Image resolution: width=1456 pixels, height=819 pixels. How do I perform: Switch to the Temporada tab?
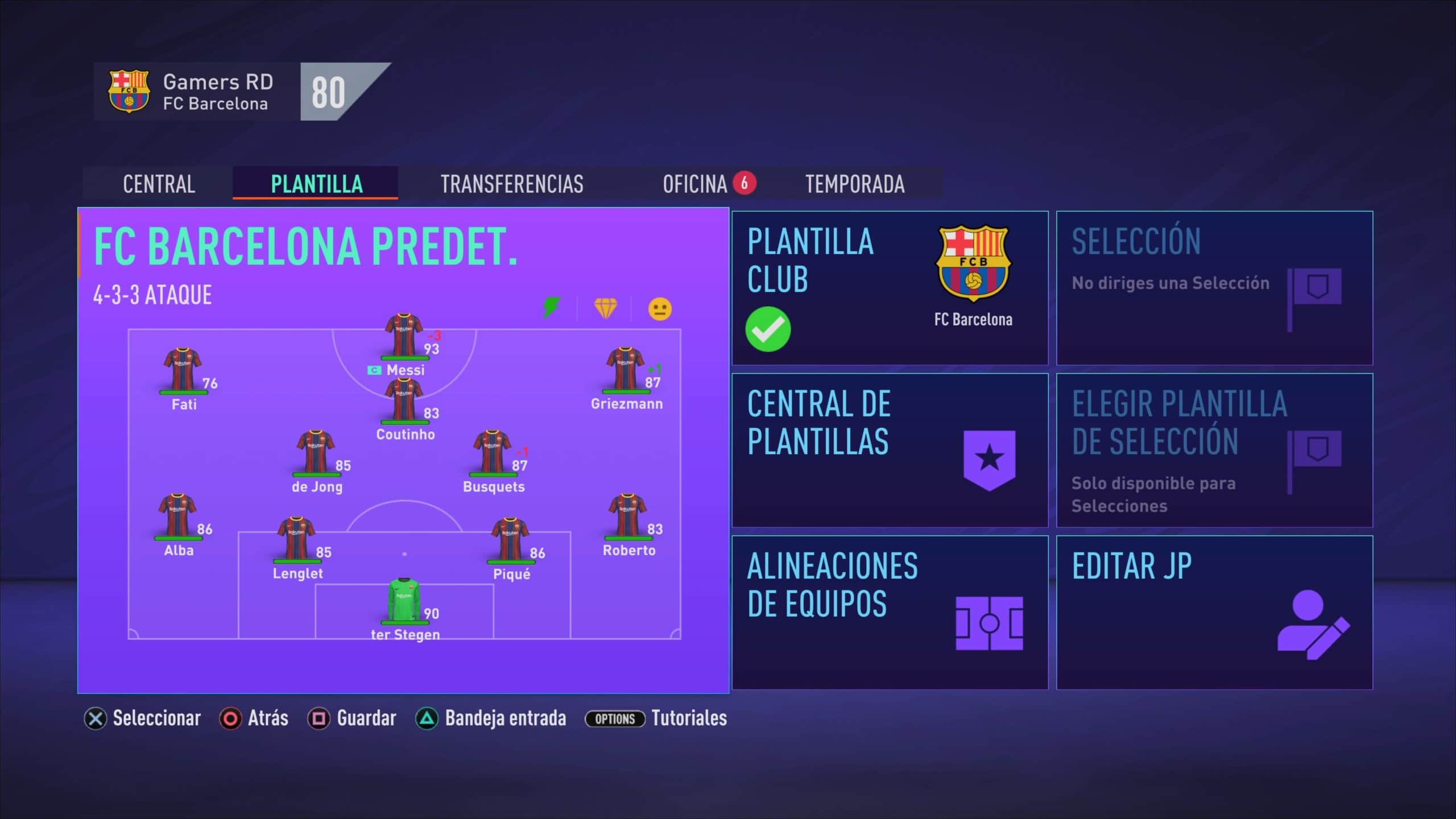tap(854, 184)
